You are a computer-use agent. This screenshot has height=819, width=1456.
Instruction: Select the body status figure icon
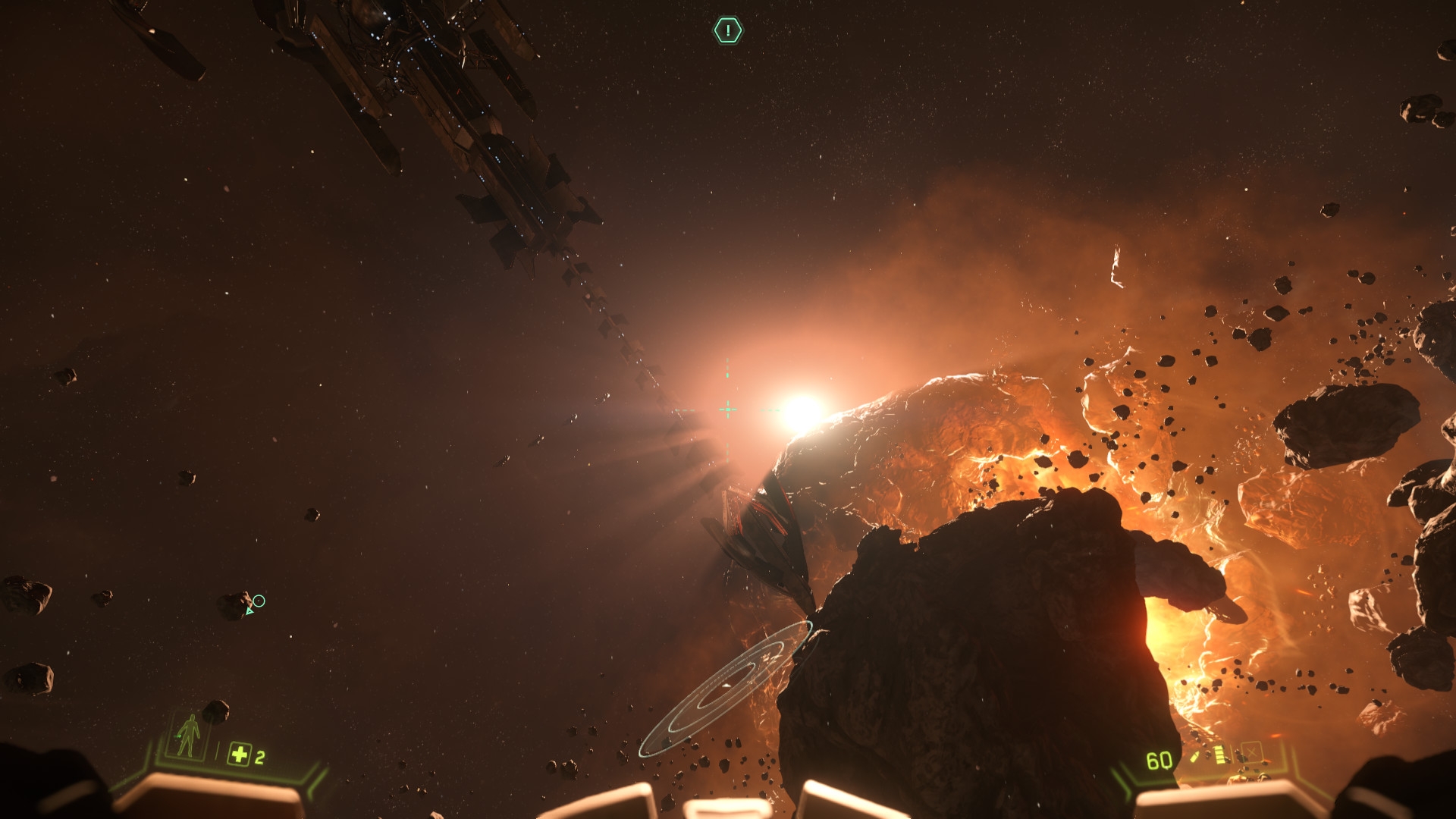click(187, 735)
